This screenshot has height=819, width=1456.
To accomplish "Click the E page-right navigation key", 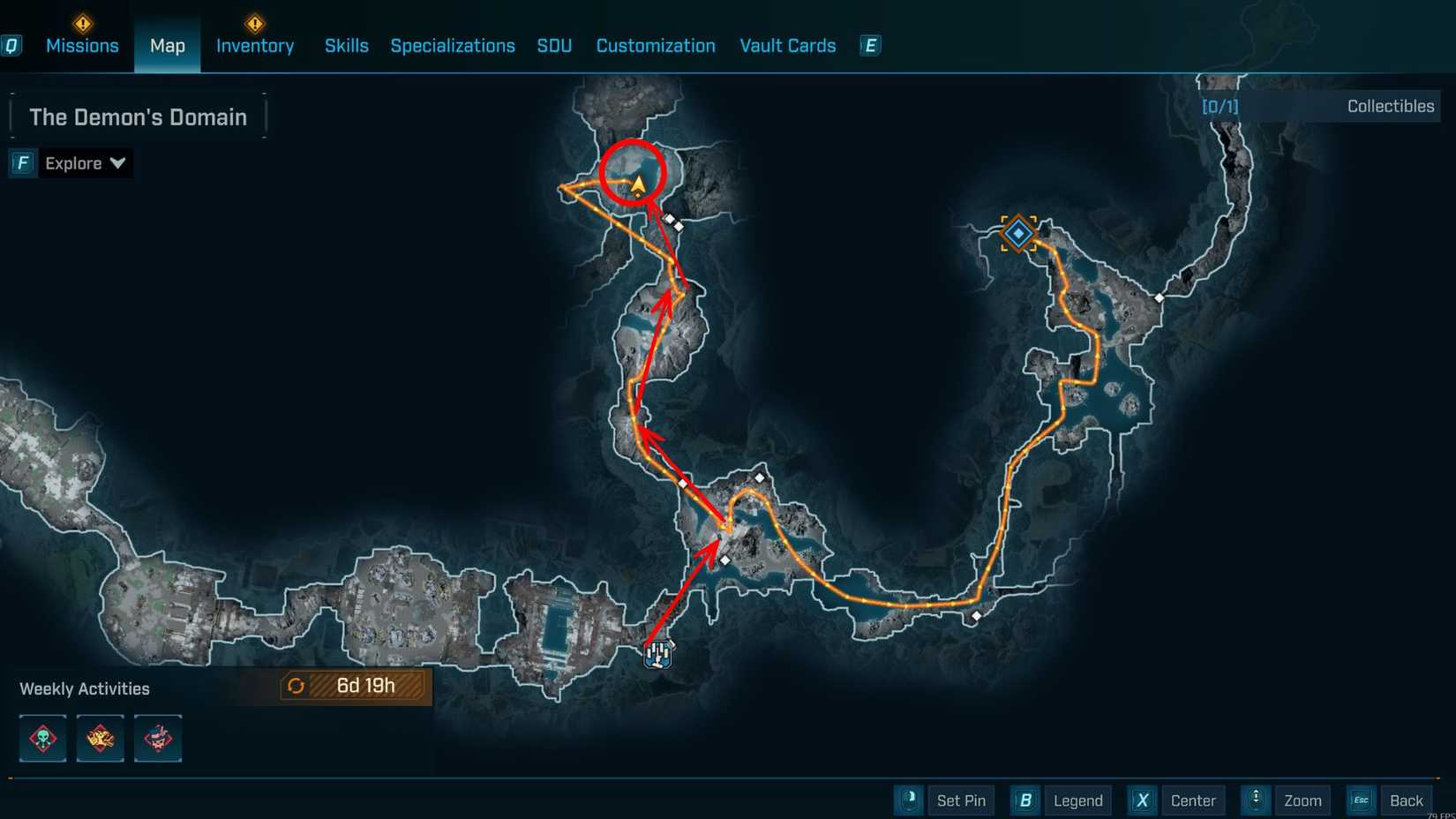I will click(x=869, y=45).
